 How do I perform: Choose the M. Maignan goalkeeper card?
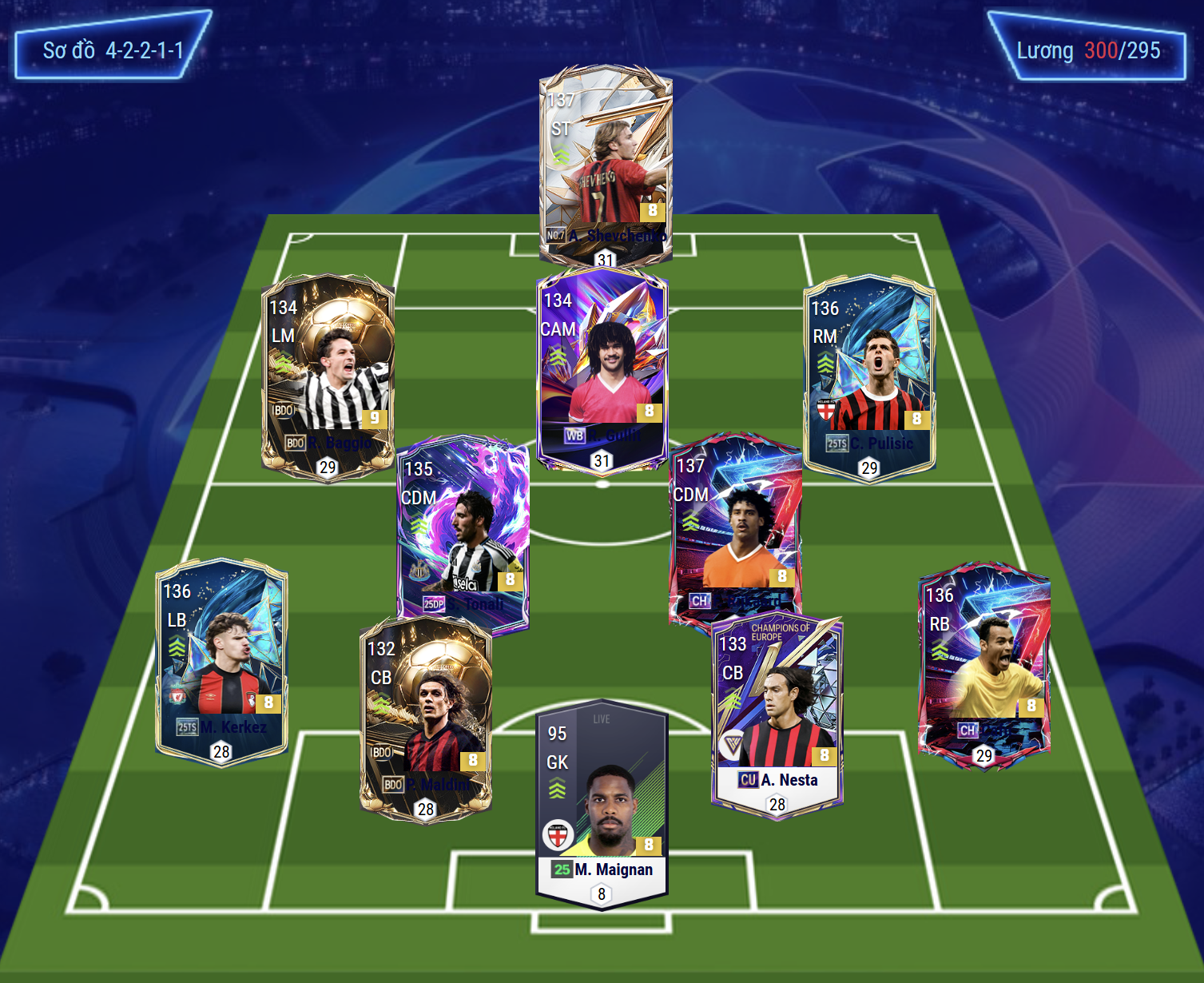tap(602, 805)
